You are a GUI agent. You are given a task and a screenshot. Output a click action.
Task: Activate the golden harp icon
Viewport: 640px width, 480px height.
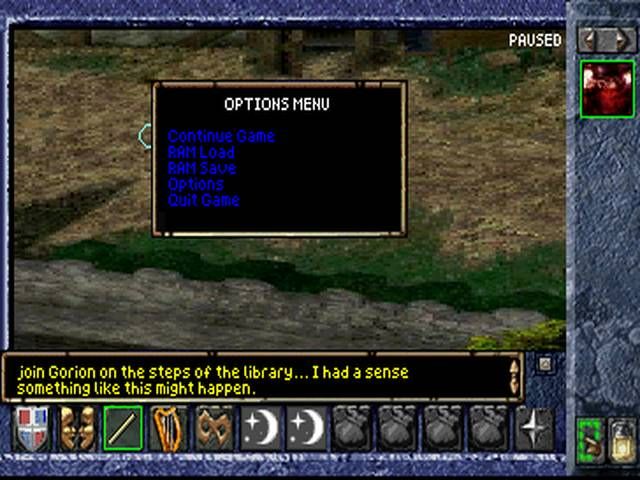[169, 428]
